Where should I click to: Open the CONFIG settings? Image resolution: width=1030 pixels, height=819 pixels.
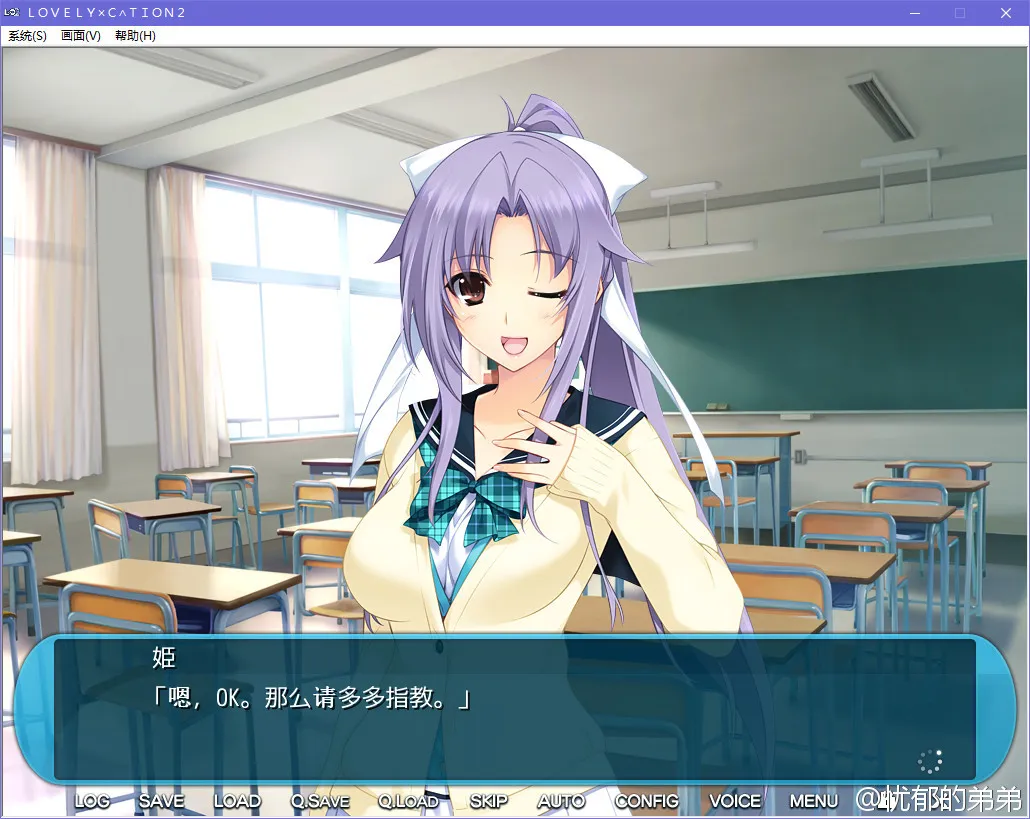tap(646, 801)
